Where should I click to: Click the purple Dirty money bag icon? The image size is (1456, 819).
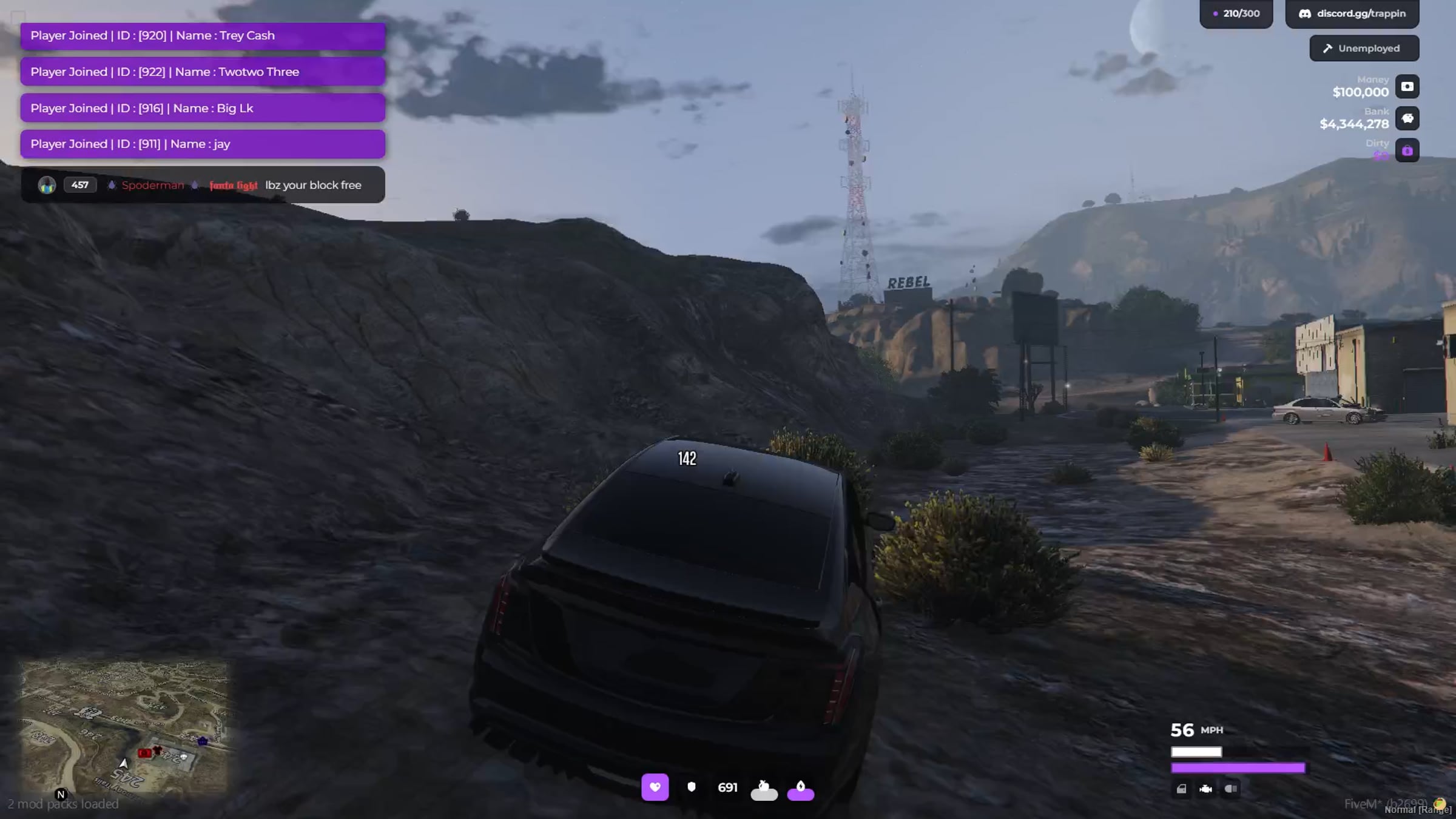[1407, 150]
